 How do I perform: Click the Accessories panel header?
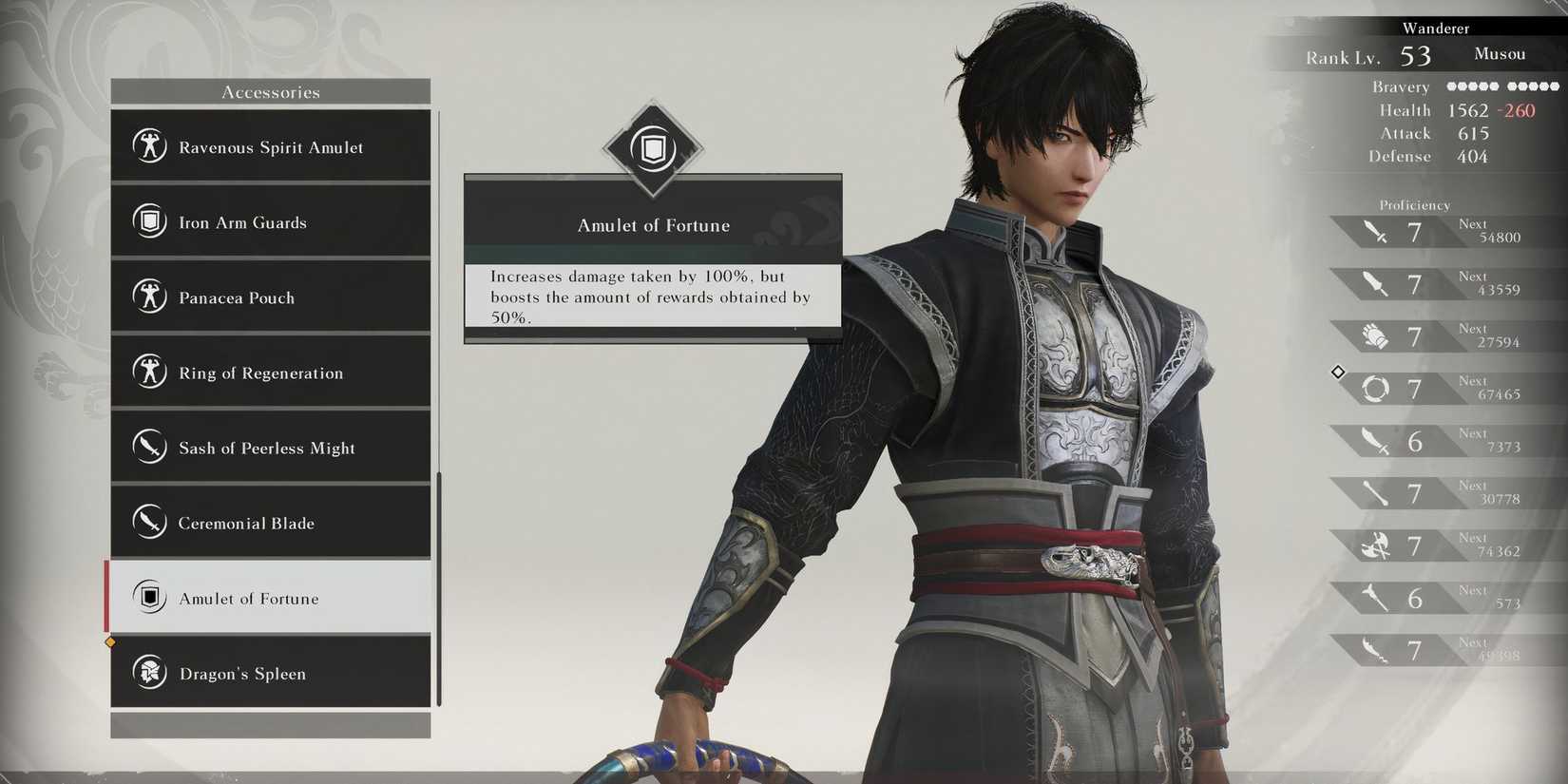pyautogui.click(x=270, y=91)
